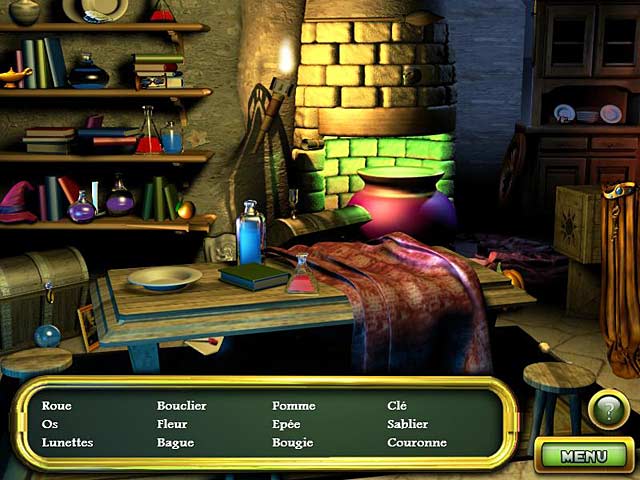
Task: Click 'Couronne' in the word list
Action: [416, 442]
